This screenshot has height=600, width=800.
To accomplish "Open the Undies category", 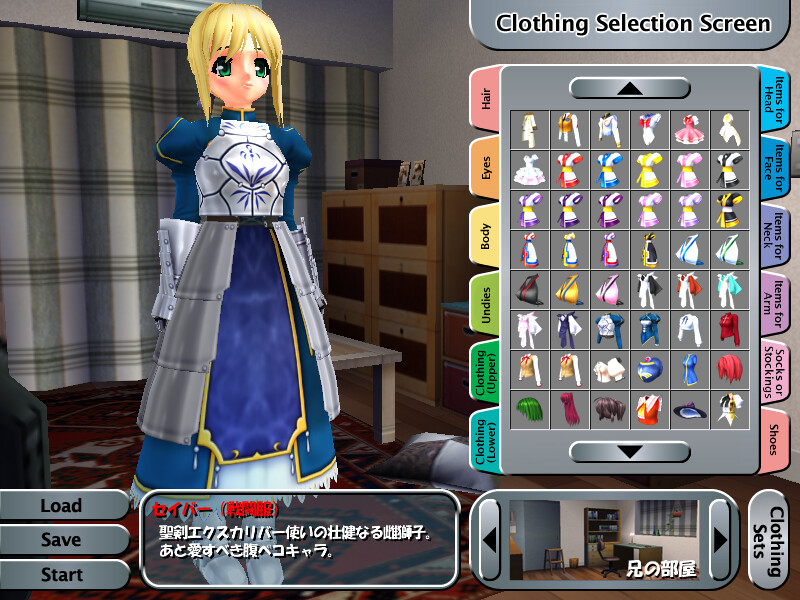I will pyautogui.click(x=485, y=305).
